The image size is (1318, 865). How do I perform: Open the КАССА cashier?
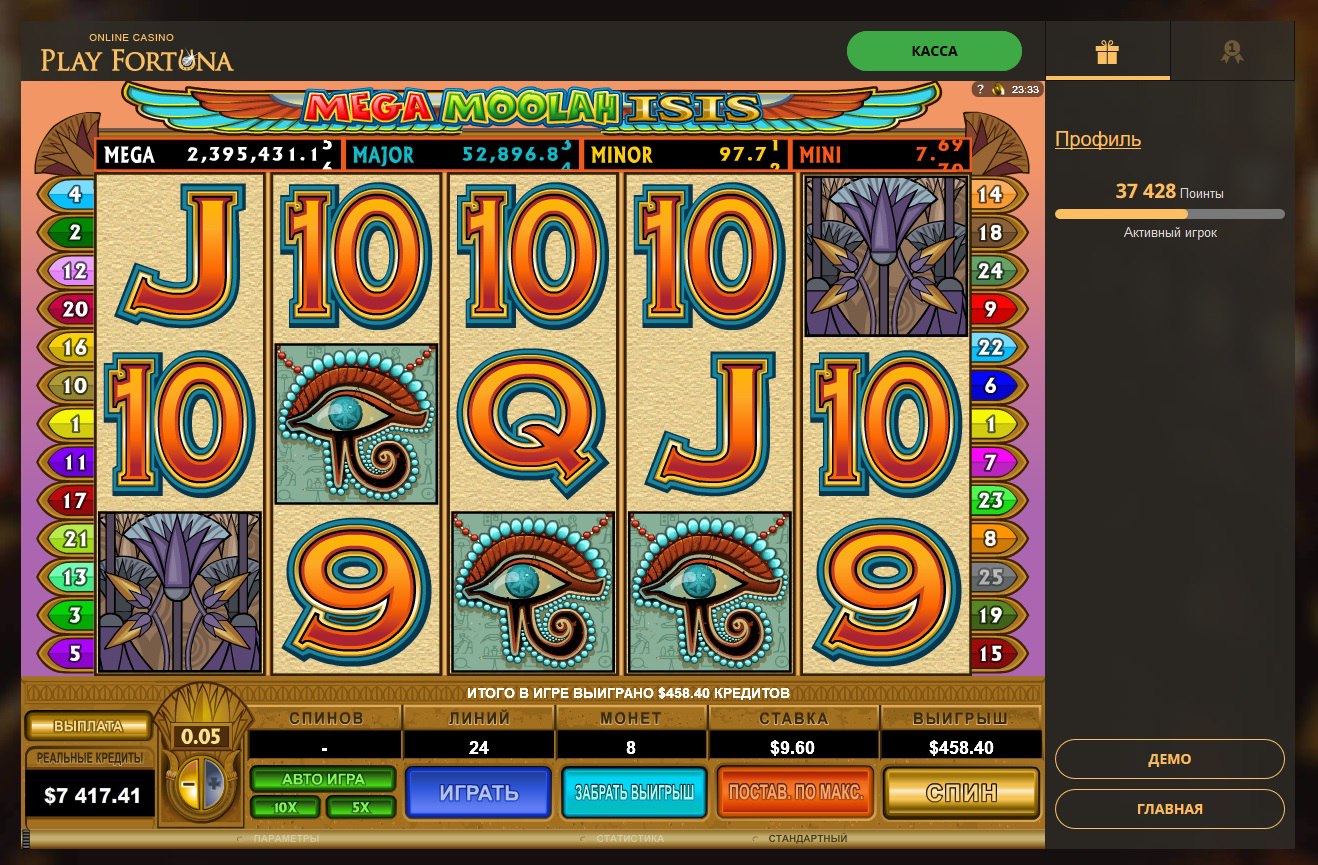pyautogui.click(x=934, y=51)
